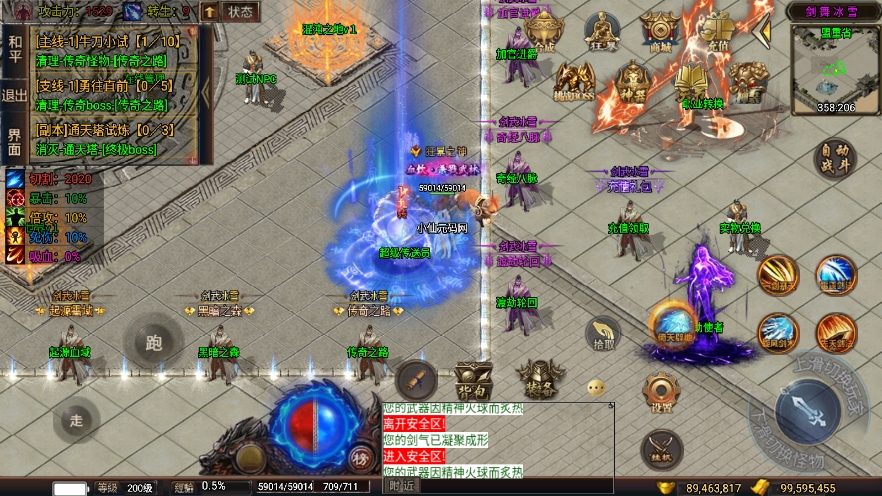The image size is (882, 496).
Task: Open the 神器 artifact menu
Action: 631,80
